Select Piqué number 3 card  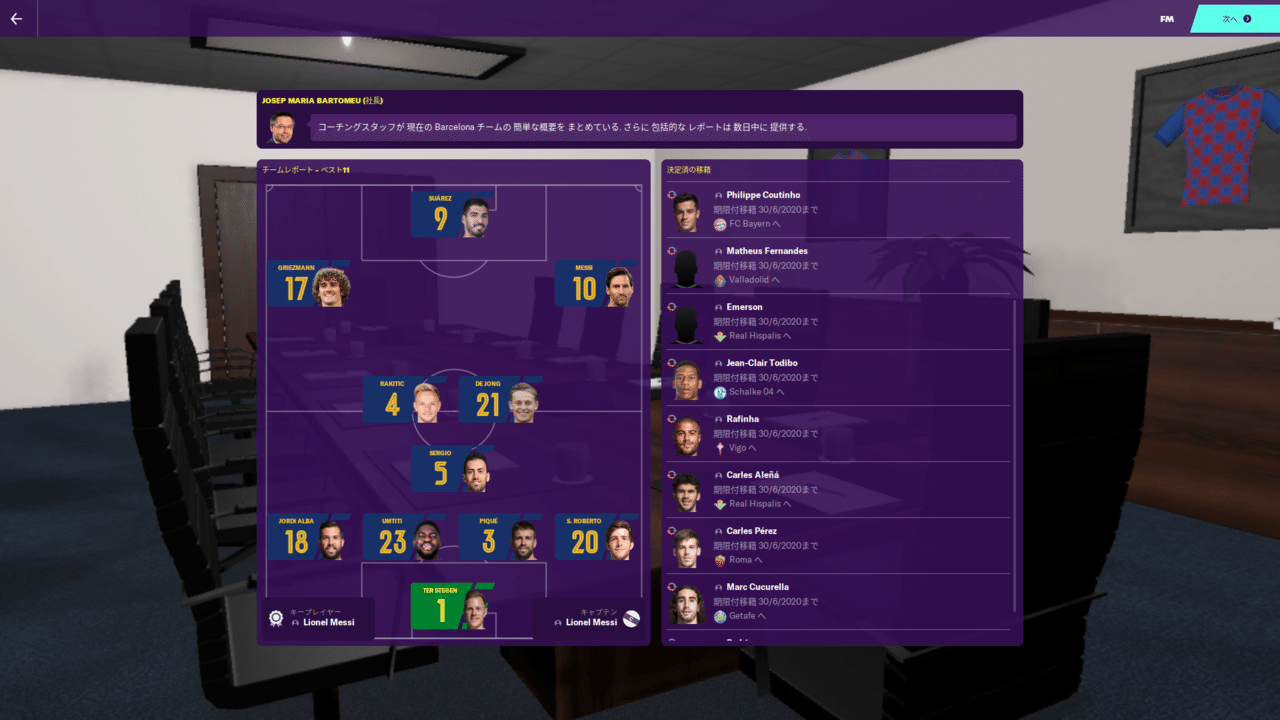(x=499, y=537)
